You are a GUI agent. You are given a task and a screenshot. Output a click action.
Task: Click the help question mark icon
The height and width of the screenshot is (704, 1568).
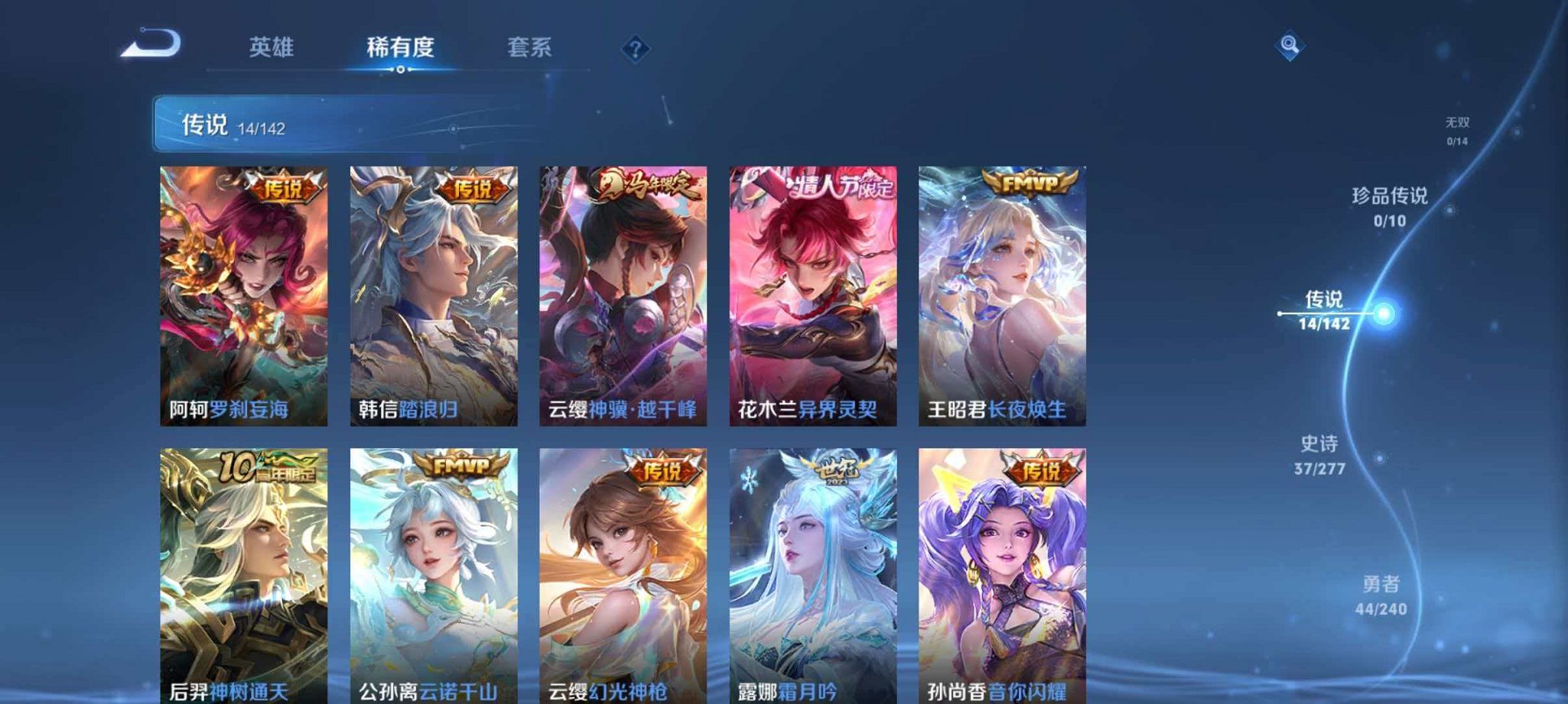(x=634, y=49)
